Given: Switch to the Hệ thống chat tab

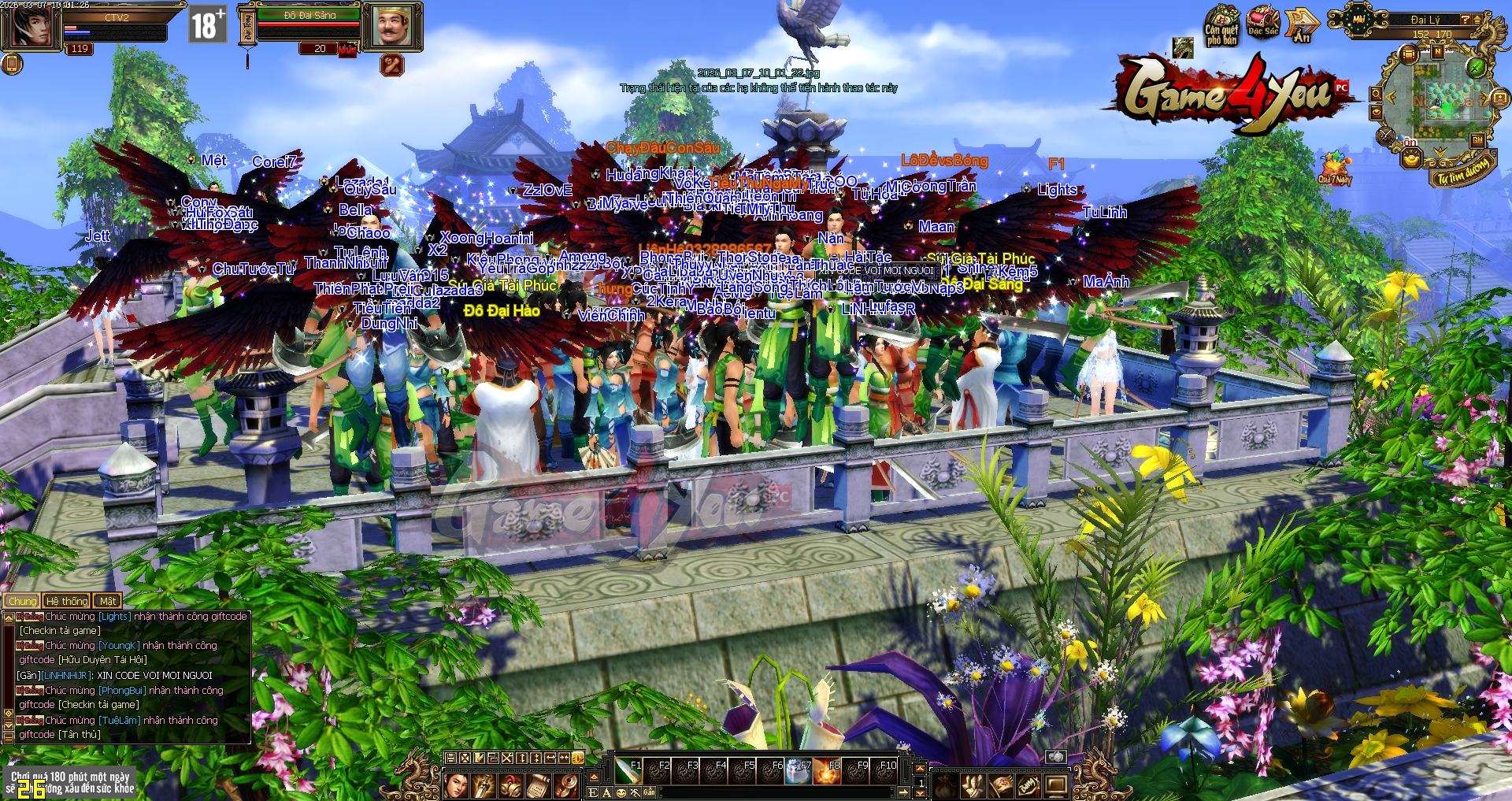Looking at the screenshot, I should point(67,601).
